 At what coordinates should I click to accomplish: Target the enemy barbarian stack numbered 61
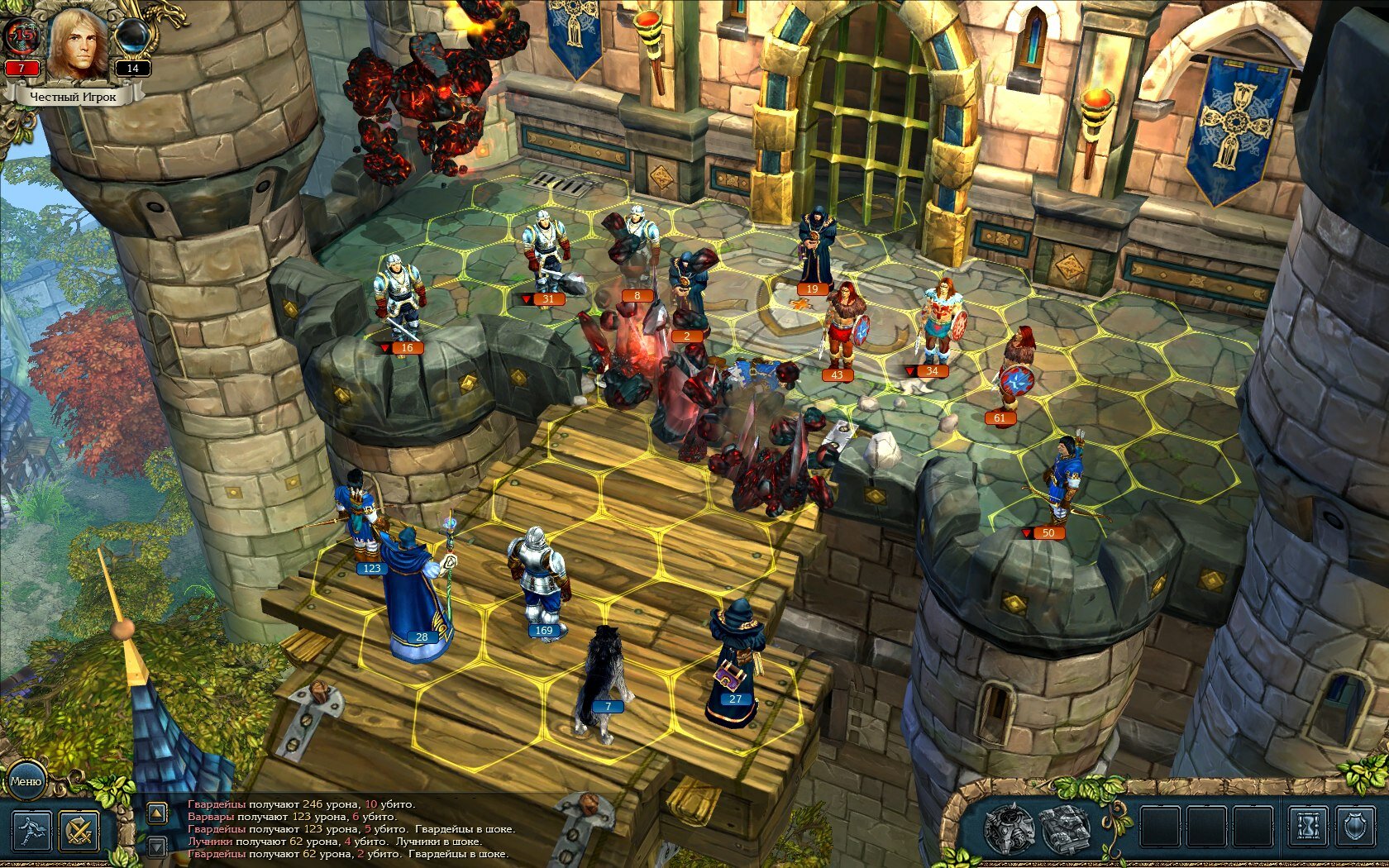point(1016,372)
